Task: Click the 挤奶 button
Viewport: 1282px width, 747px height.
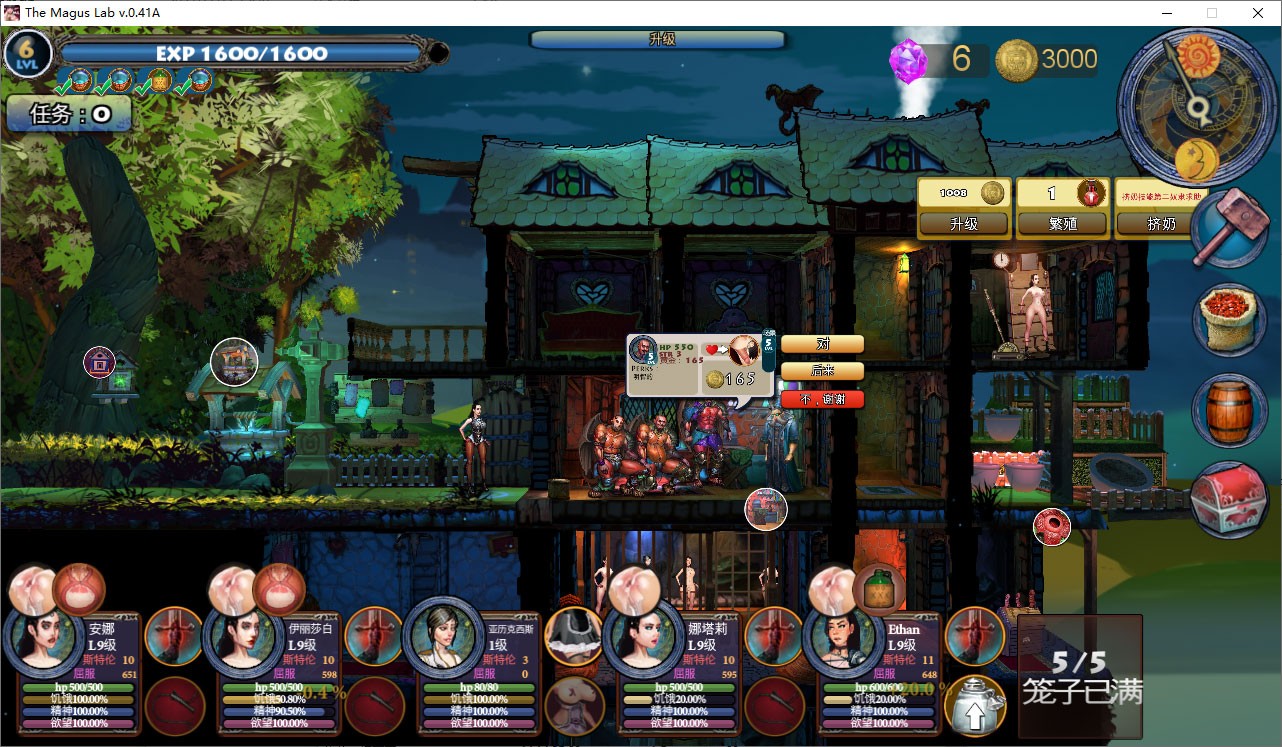Action: tap(1158, 224)
